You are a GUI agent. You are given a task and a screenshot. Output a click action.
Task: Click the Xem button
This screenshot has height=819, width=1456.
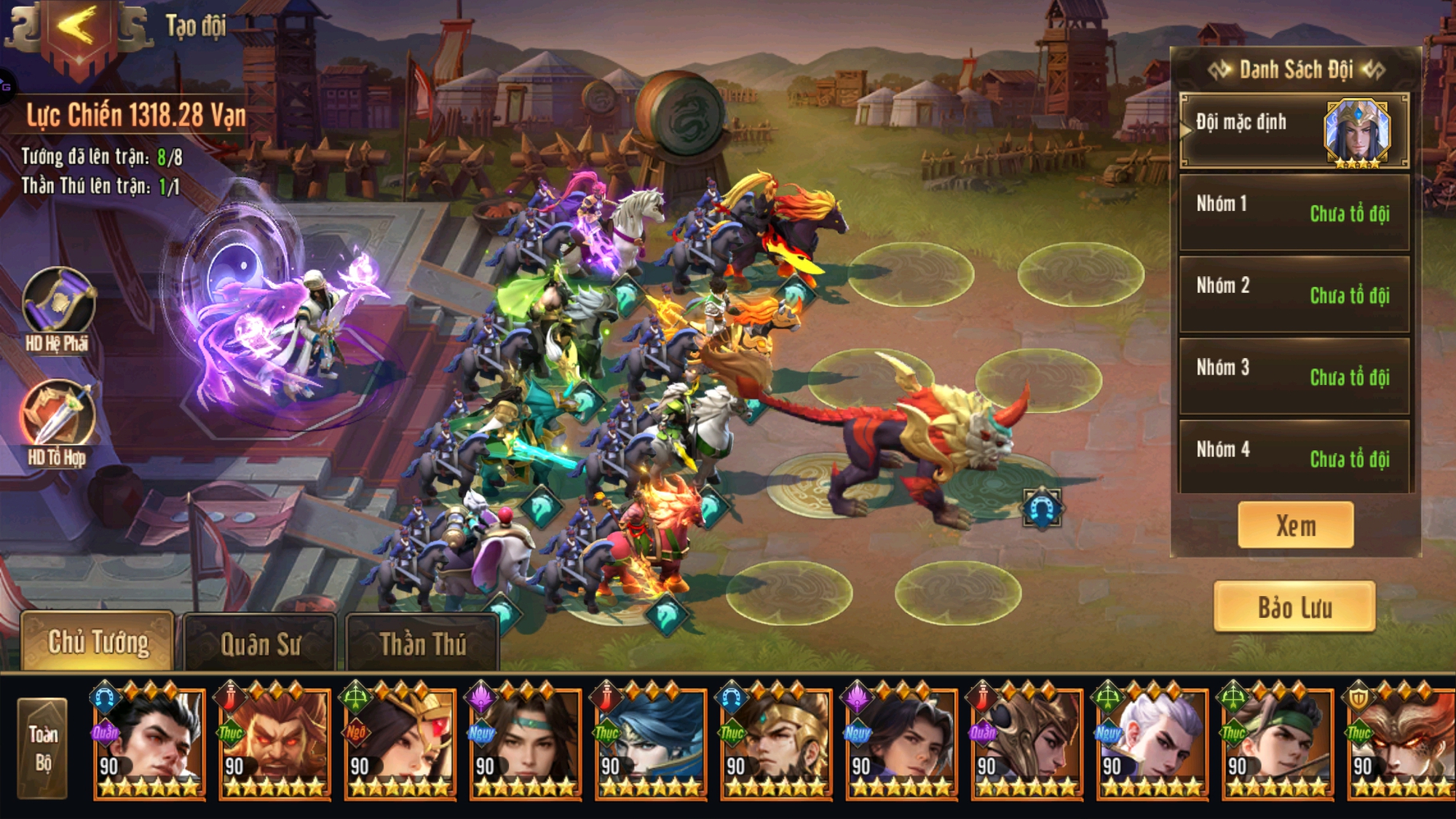[1296, 525]
